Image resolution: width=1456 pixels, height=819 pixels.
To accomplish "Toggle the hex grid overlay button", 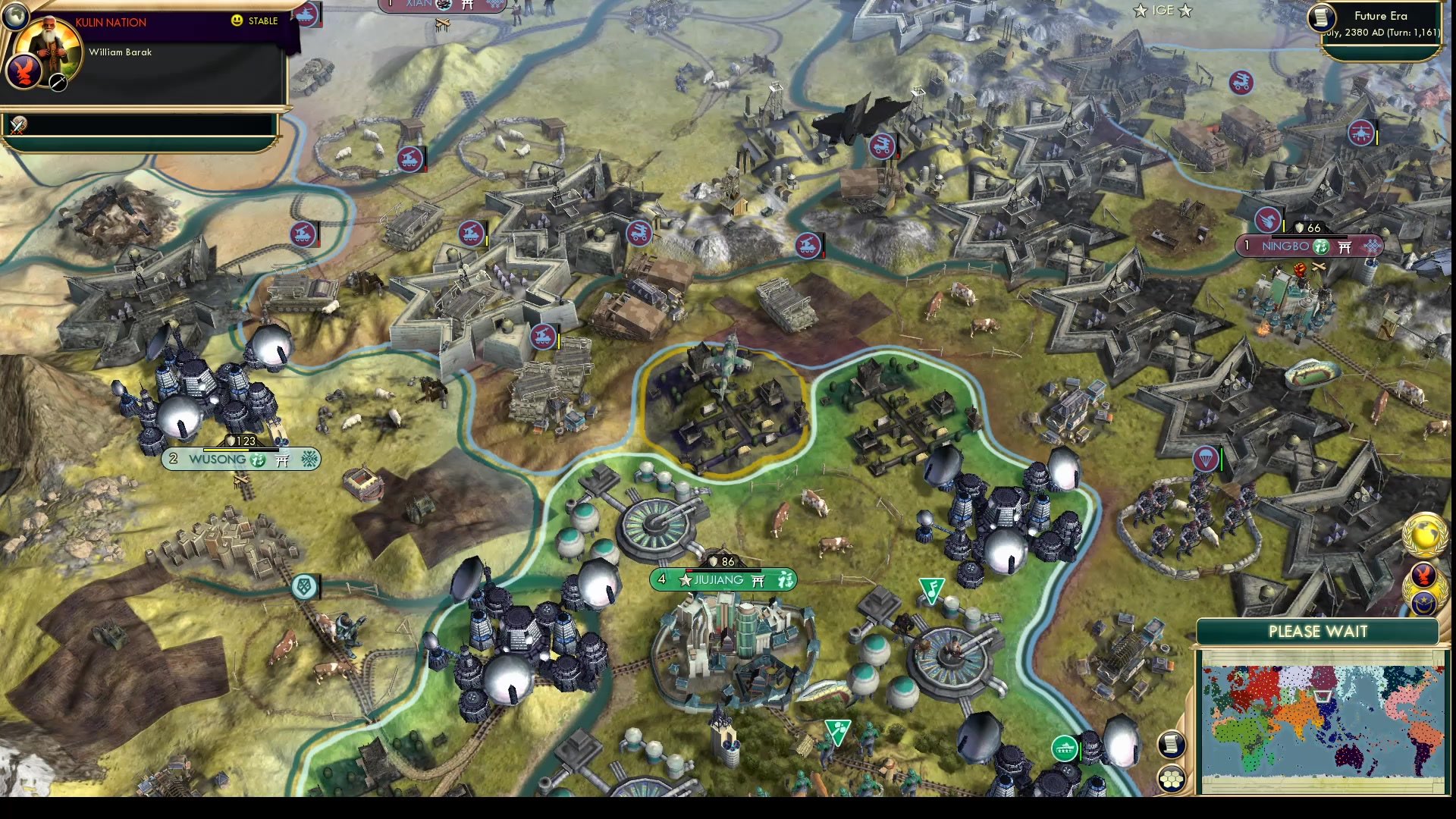I will click(1172, 778).
